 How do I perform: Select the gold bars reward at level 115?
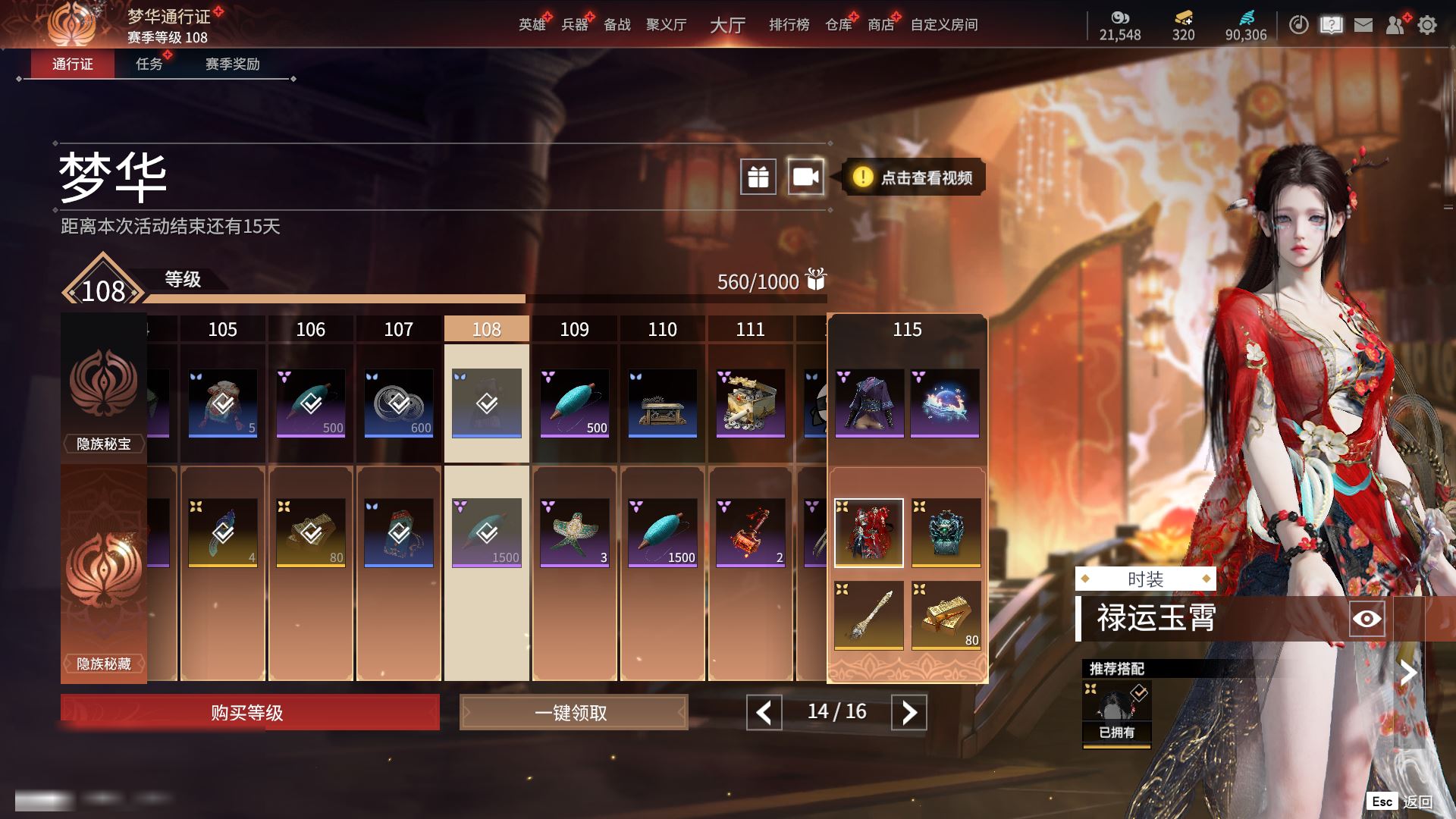946,615
